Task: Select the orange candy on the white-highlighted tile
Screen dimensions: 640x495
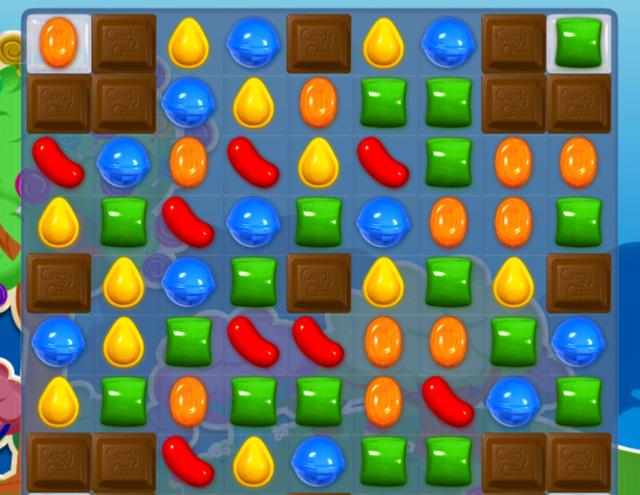Action: click(58, 43)
